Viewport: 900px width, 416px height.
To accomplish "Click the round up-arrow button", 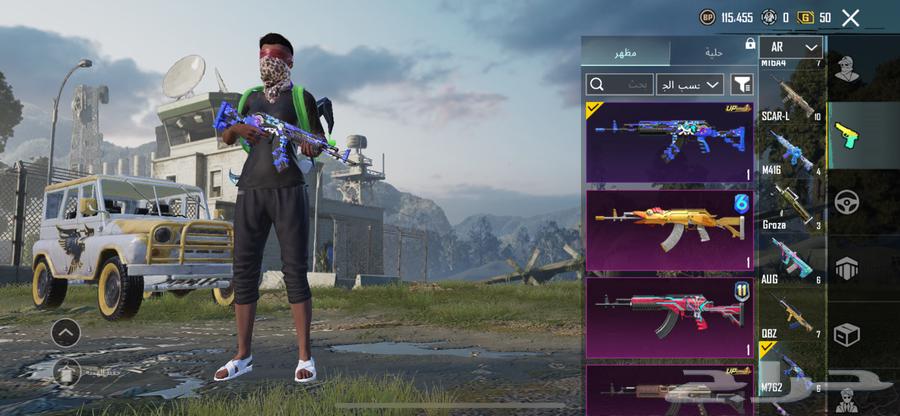I will pos(66,332).
